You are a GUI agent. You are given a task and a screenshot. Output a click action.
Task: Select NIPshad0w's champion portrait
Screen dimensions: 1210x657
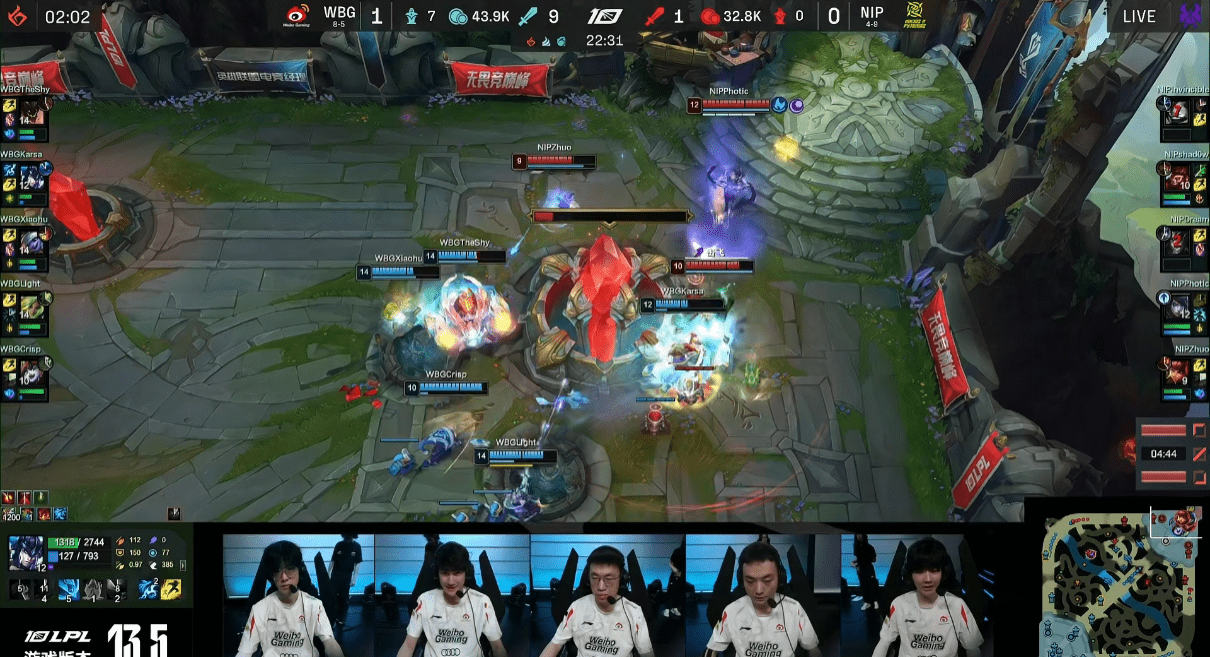[1180, 178]
